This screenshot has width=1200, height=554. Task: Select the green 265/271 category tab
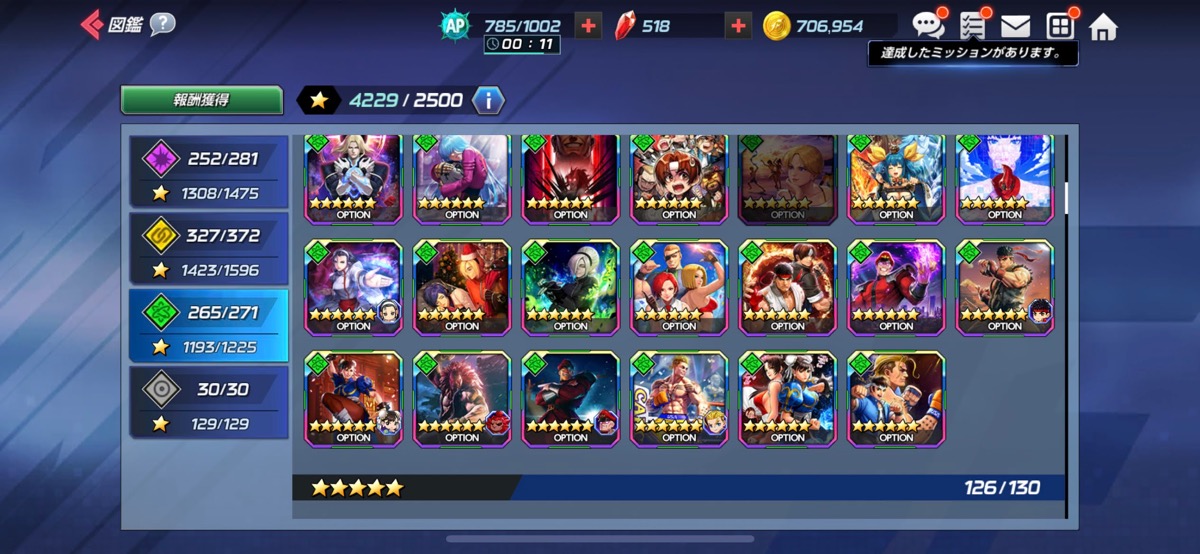(208, 326)
